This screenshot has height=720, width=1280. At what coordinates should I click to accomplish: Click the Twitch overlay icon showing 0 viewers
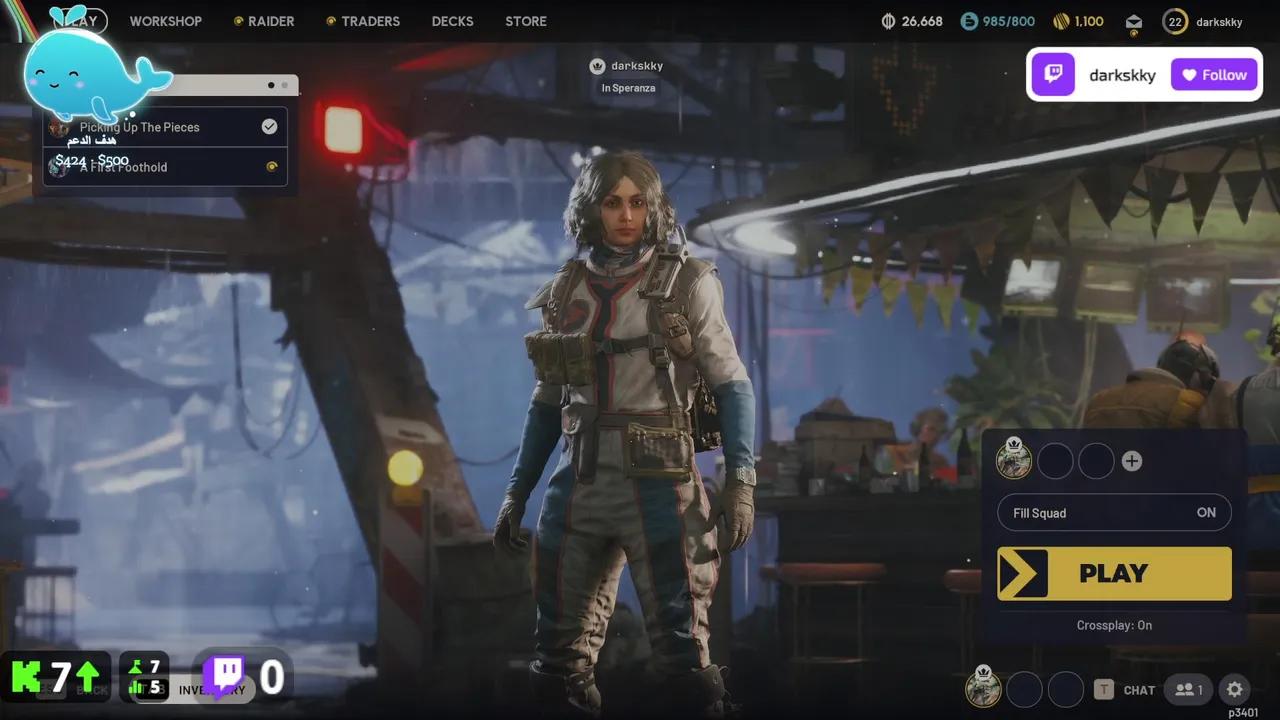226,675
